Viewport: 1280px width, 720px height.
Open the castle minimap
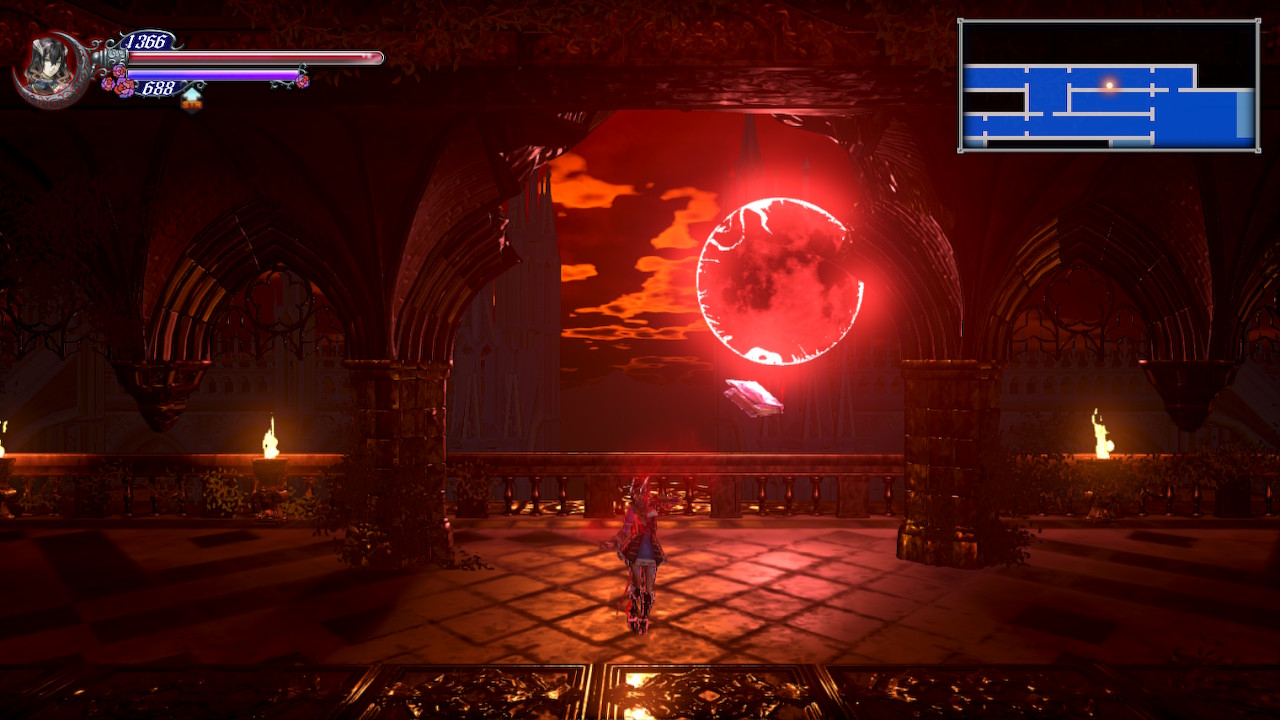tap(1108, 86)
